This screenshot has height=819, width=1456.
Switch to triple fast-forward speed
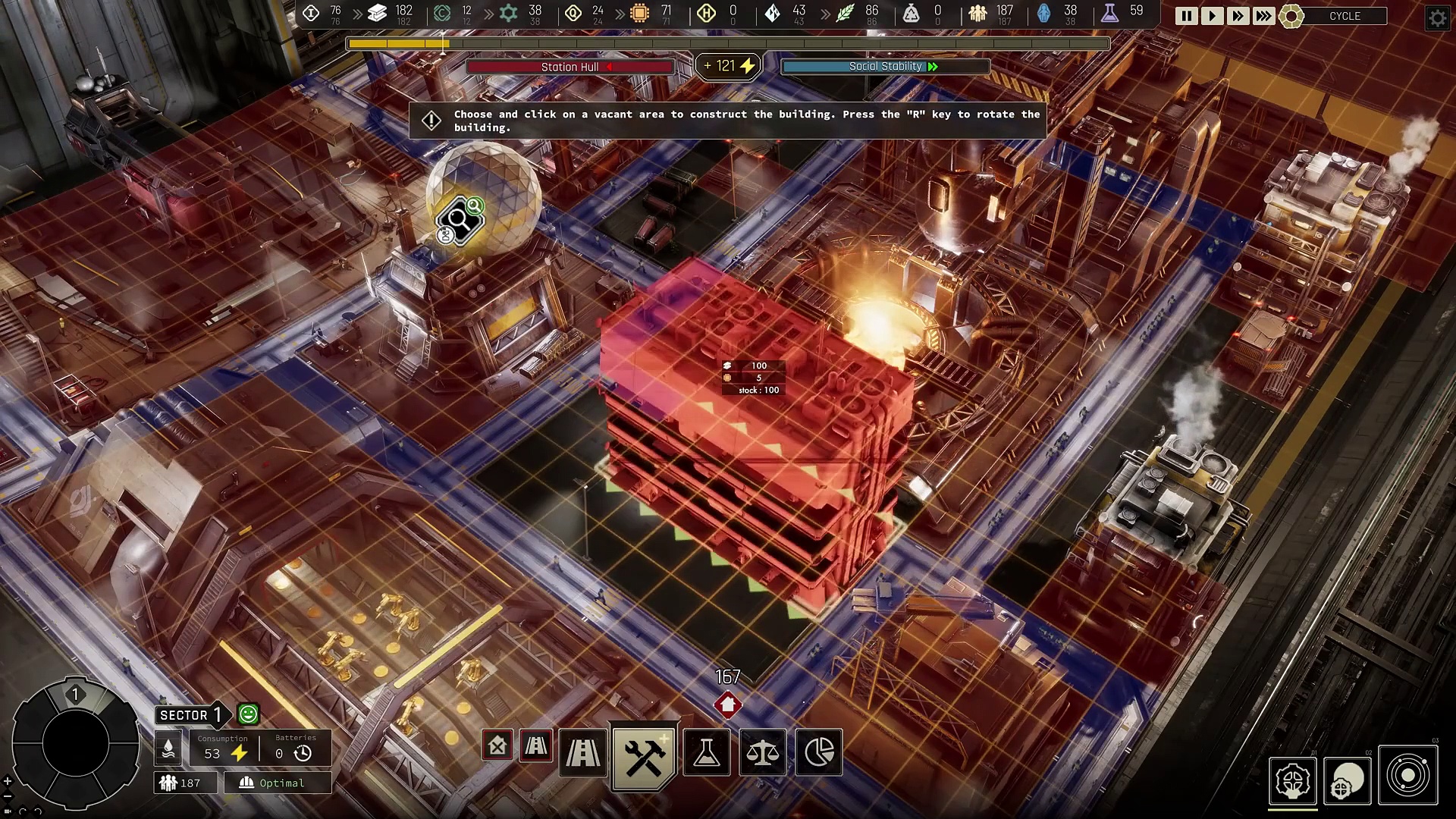1263,16
